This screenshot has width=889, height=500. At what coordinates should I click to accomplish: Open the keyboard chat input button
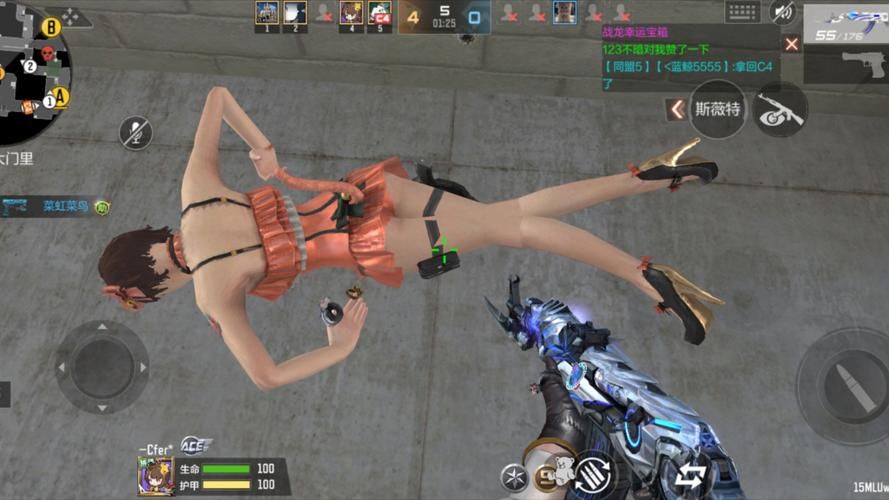pyautogui.click(x=743, y=12)
